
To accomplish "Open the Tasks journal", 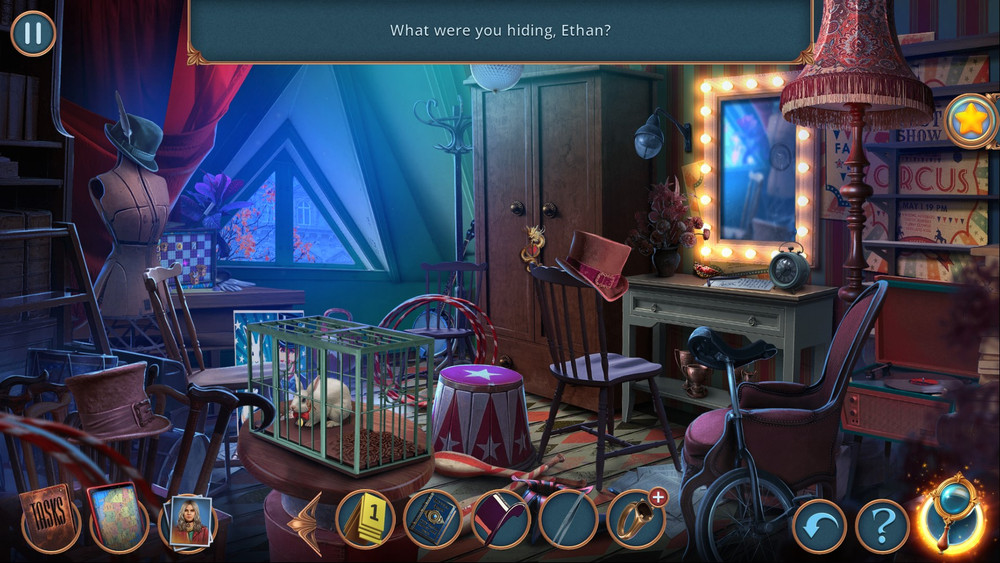I will click(49, 519).
